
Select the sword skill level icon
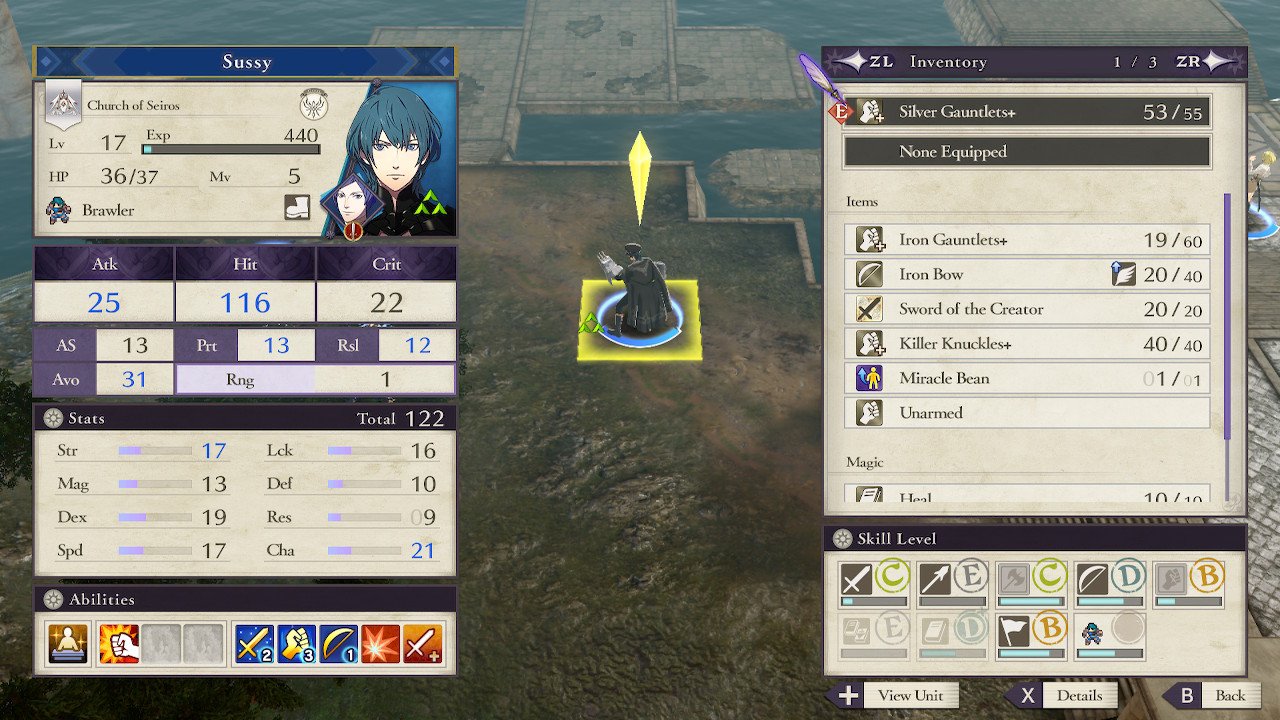click(856, 579)
